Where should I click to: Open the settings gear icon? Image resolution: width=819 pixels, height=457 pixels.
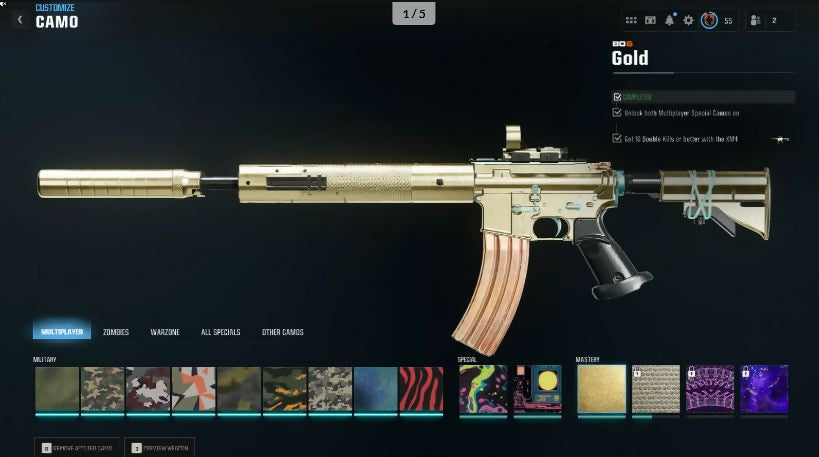[688, 20]
